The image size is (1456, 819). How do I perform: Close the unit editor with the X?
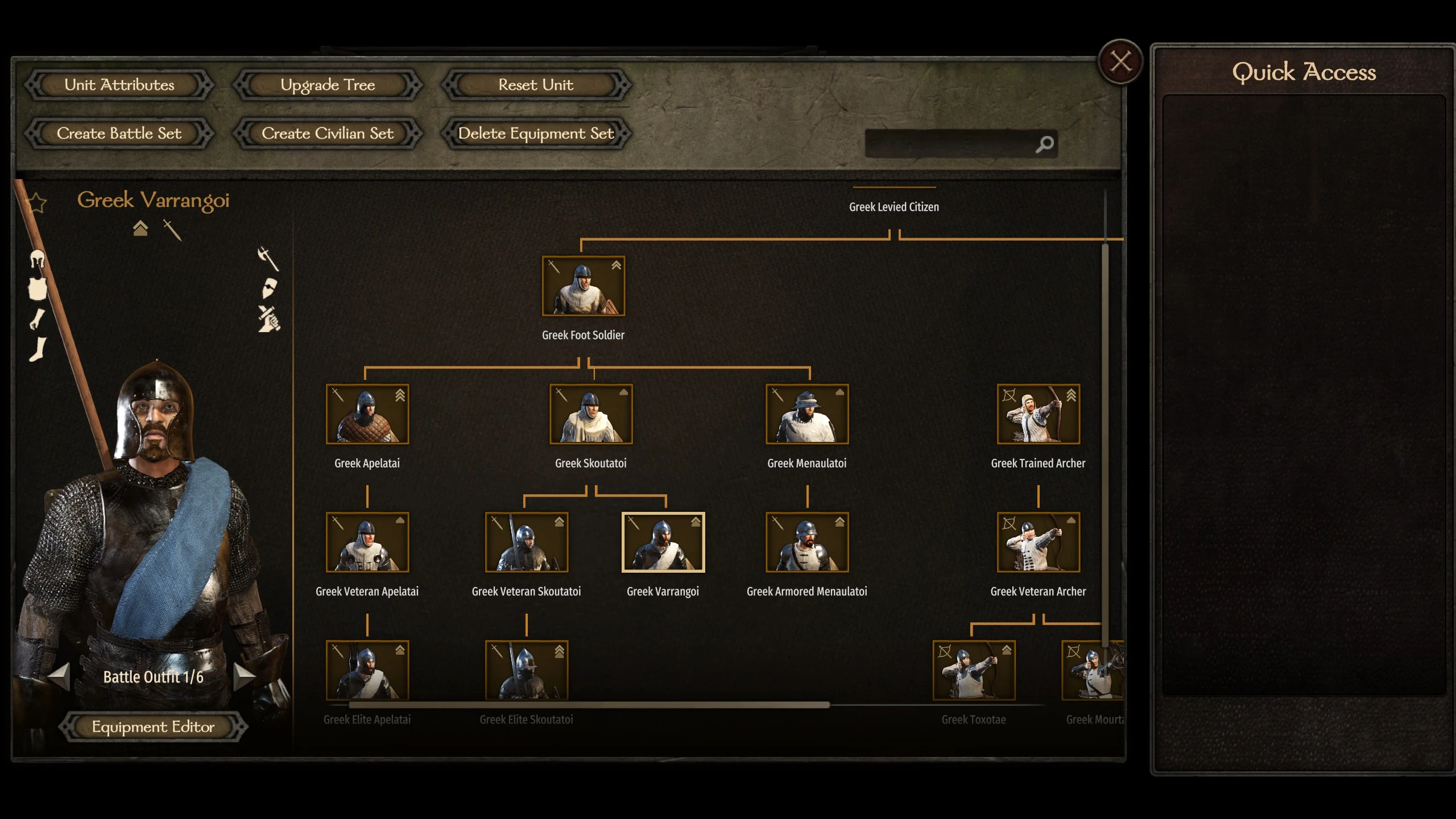click(1120, 61)
